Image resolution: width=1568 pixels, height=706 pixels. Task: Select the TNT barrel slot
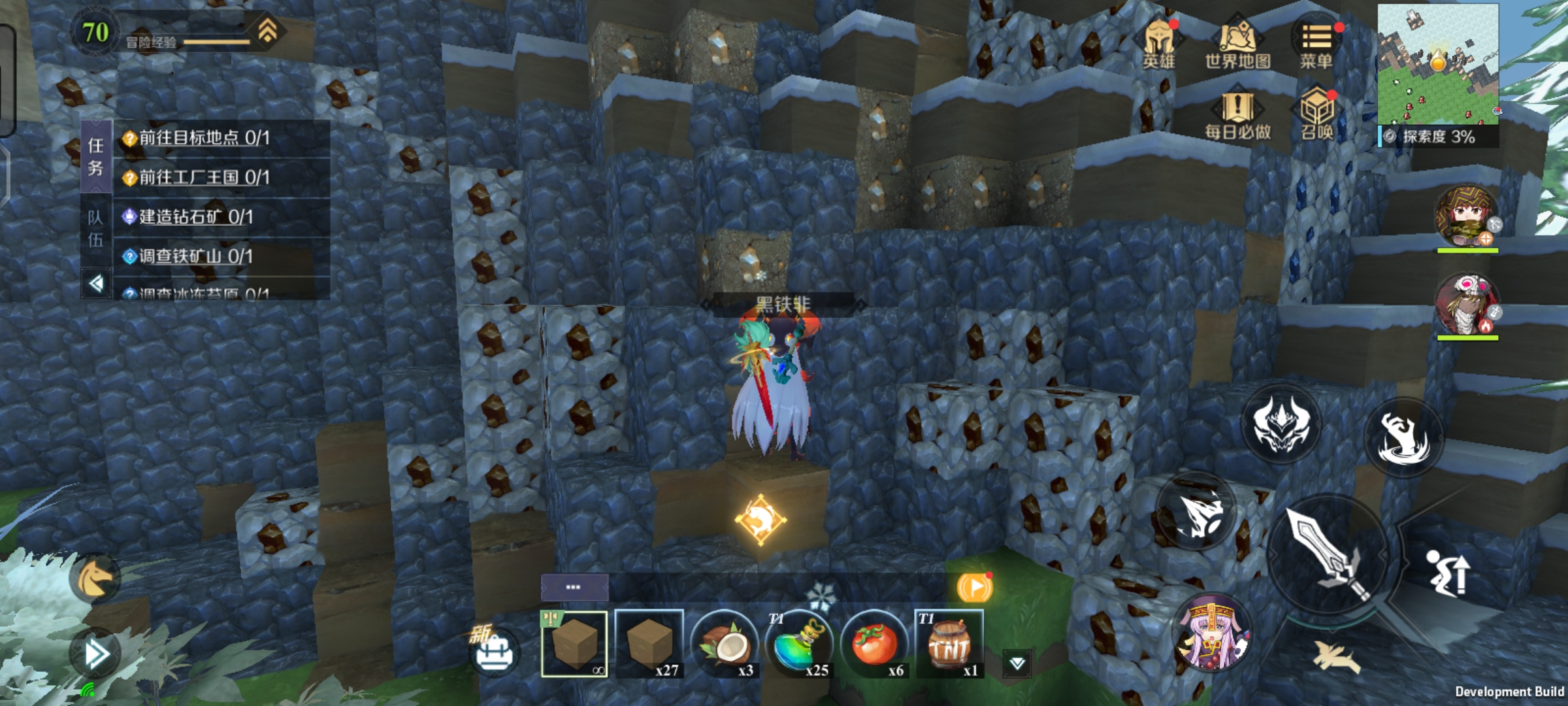[x=949, y=645]
